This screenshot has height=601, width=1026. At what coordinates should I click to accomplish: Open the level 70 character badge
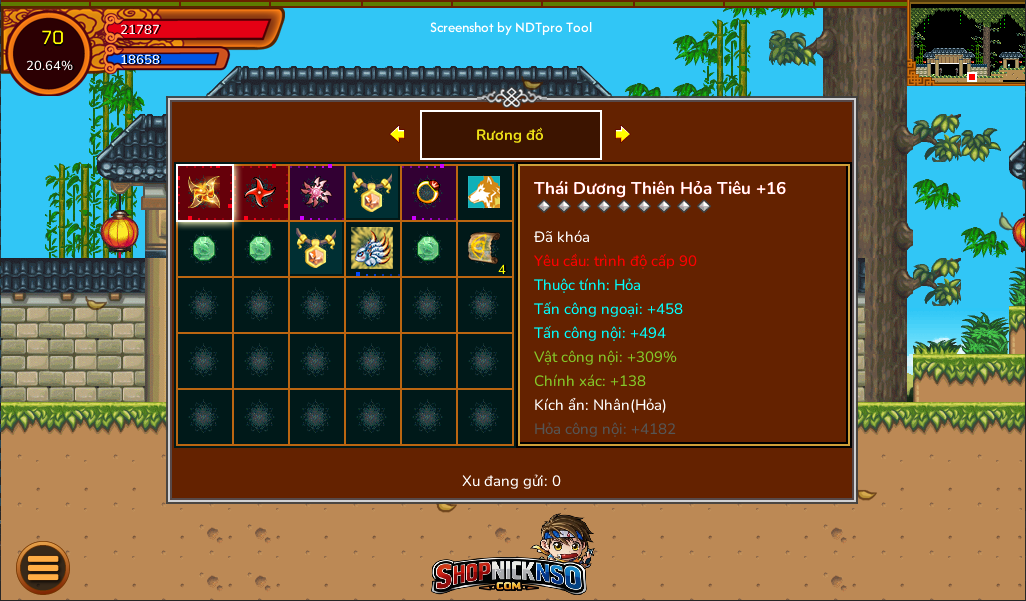tap(50, 52)
